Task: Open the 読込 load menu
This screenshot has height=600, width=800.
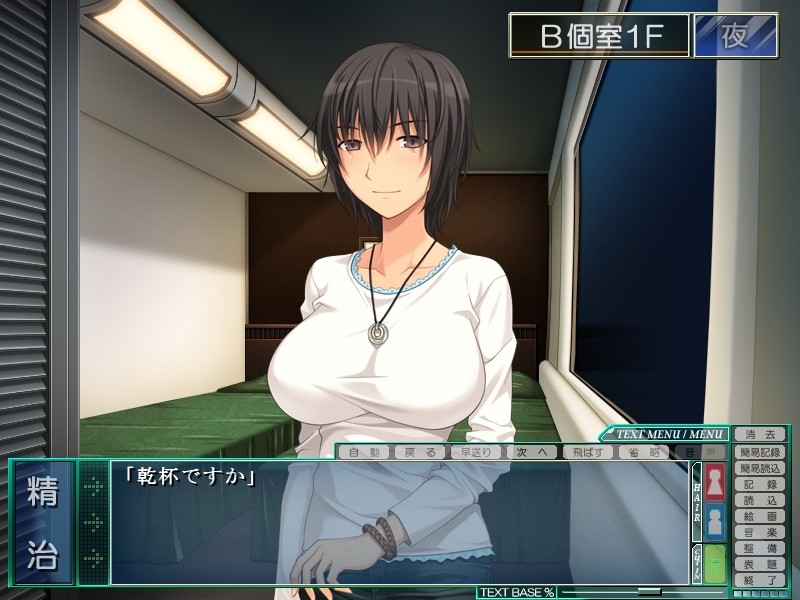Action: [x=760, y=499]
